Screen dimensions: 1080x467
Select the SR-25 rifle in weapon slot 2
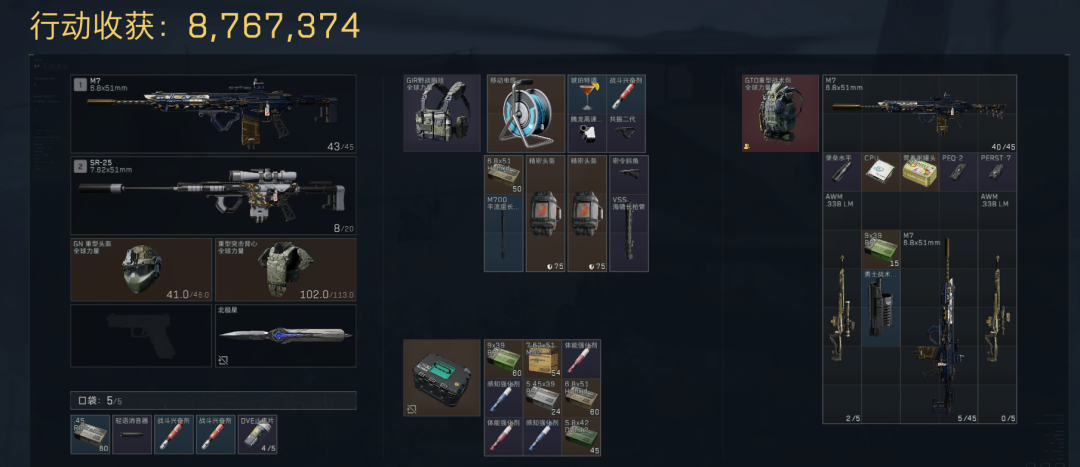(x=213, y=195)
